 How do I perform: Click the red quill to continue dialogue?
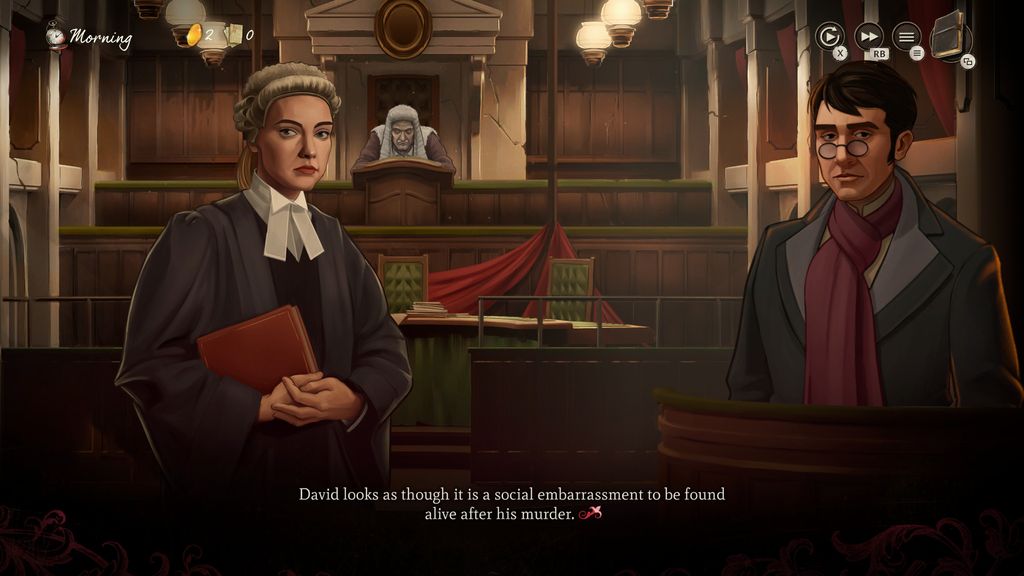click(591, 514)
